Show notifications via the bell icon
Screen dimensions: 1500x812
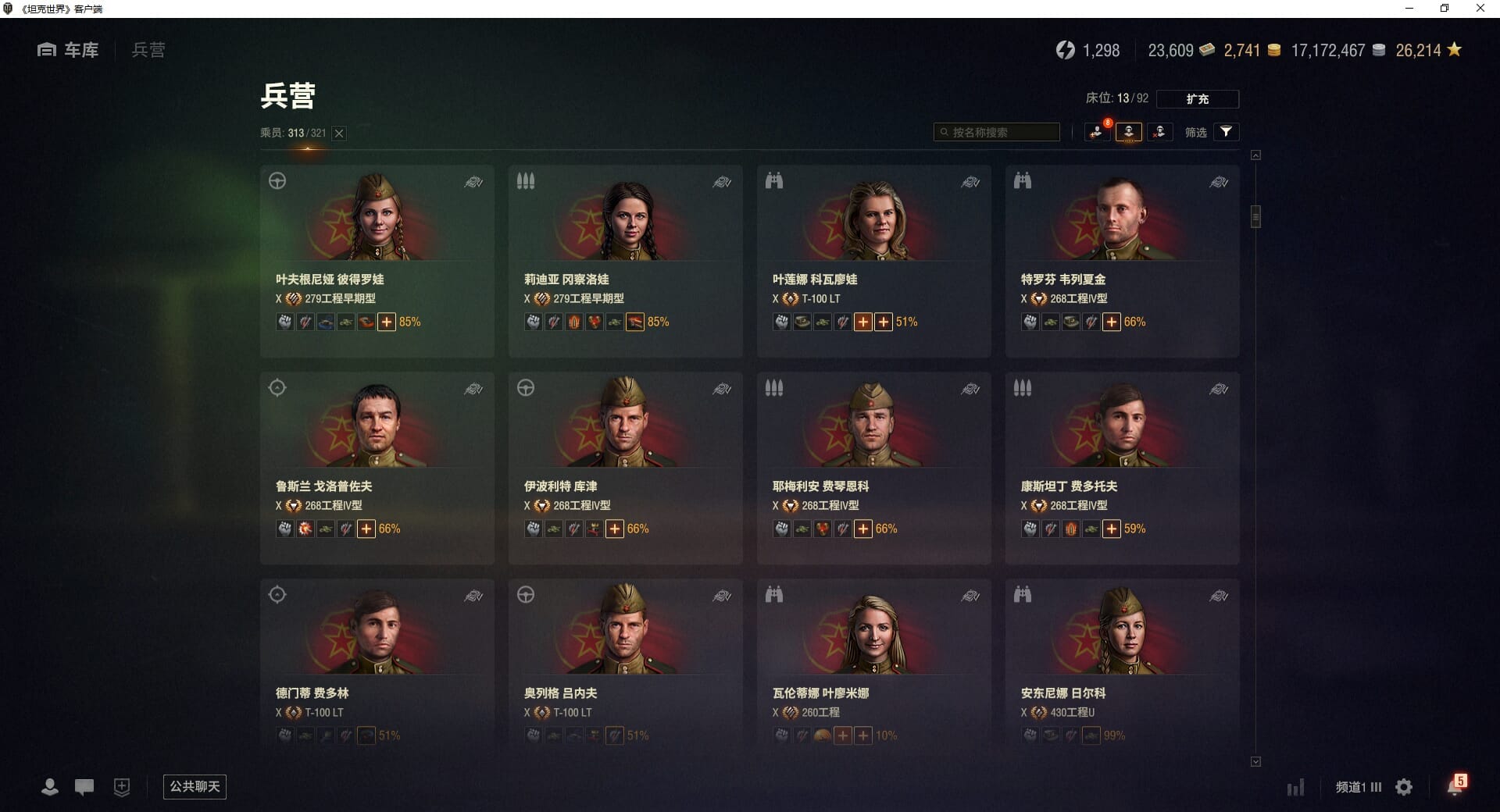pos(1454,787)
